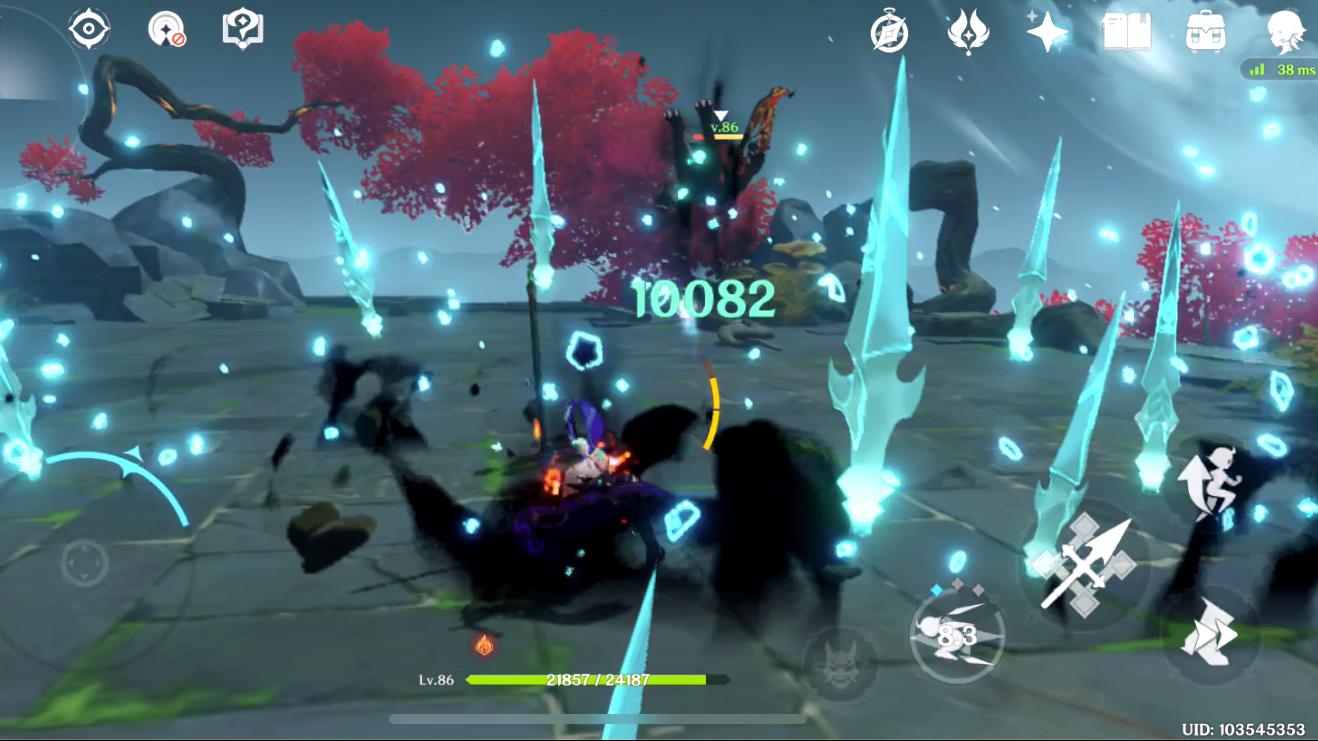
Task: Open the radar icon with red prohibited badge
Action: [165, 29]
